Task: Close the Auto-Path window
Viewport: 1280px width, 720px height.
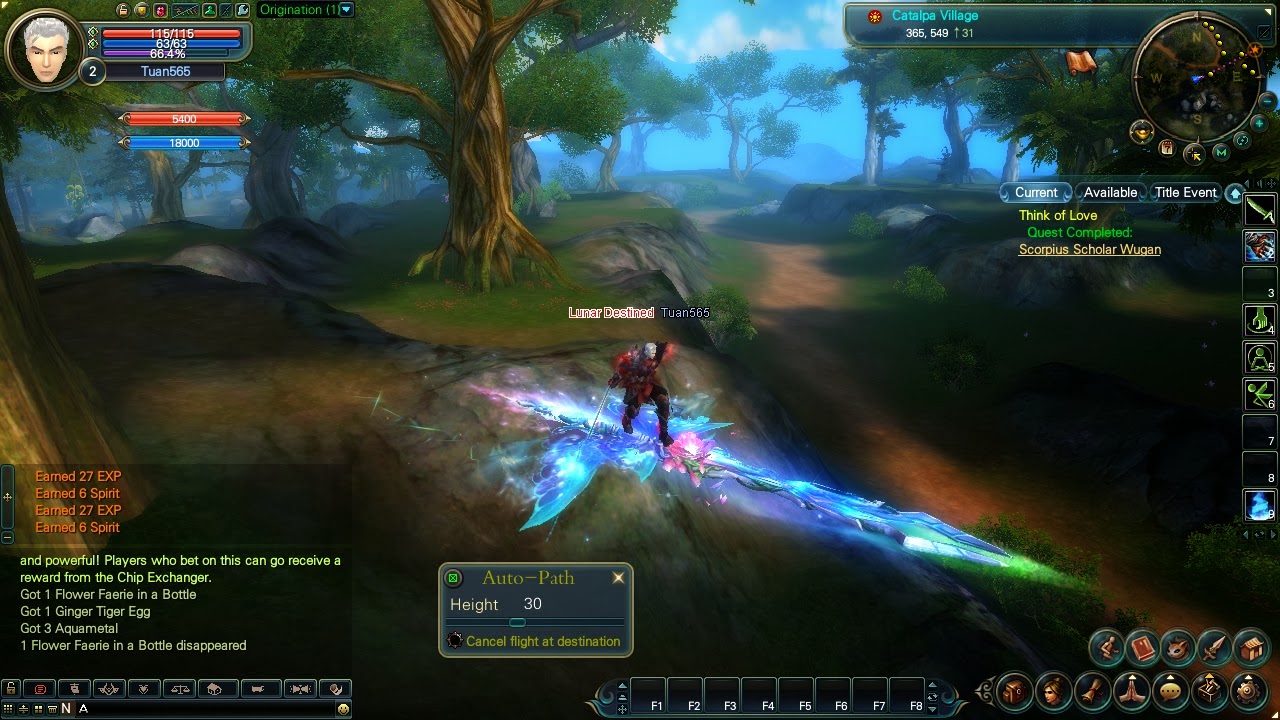Action: 618,578
